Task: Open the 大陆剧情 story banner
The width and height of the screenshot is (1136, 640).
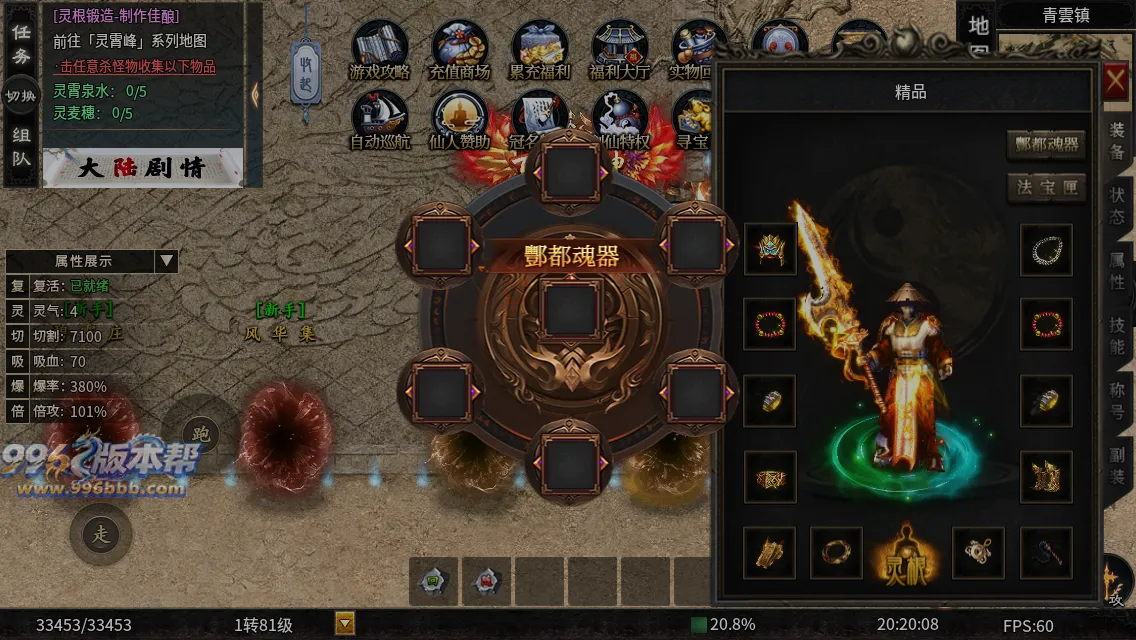Action: [142, 168]
